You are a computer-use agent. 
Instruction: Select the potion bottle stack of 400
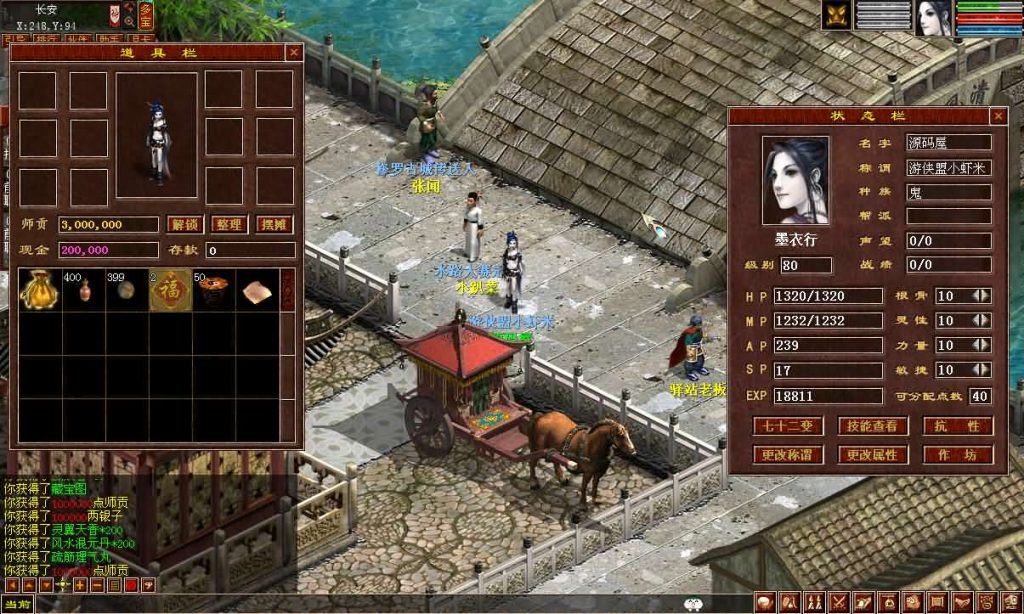click(84, 289)
